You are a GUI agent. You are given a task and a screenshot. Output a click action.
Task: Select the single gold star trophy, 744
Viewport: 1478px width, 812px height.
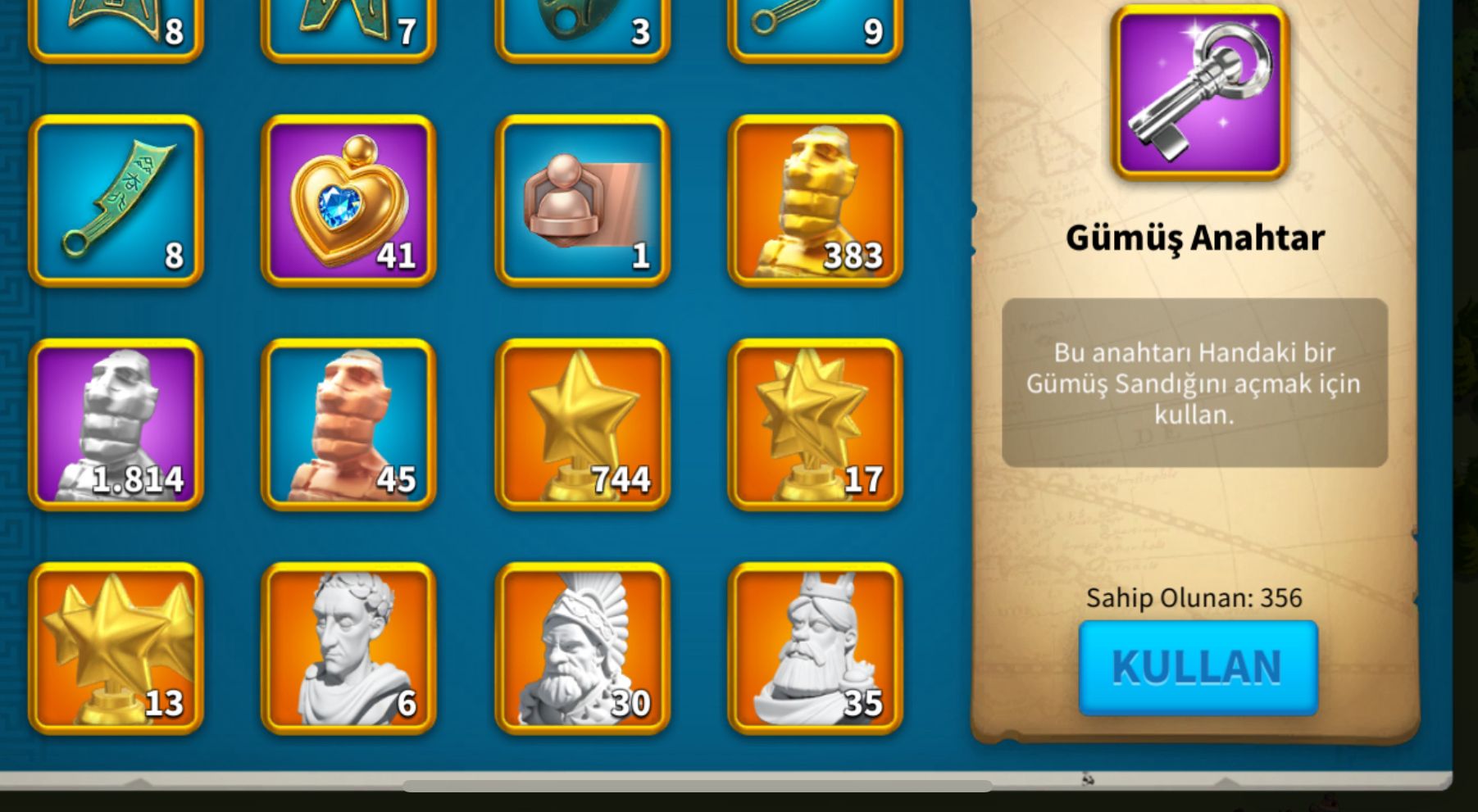pyautogui.click(x=582, y=424)
